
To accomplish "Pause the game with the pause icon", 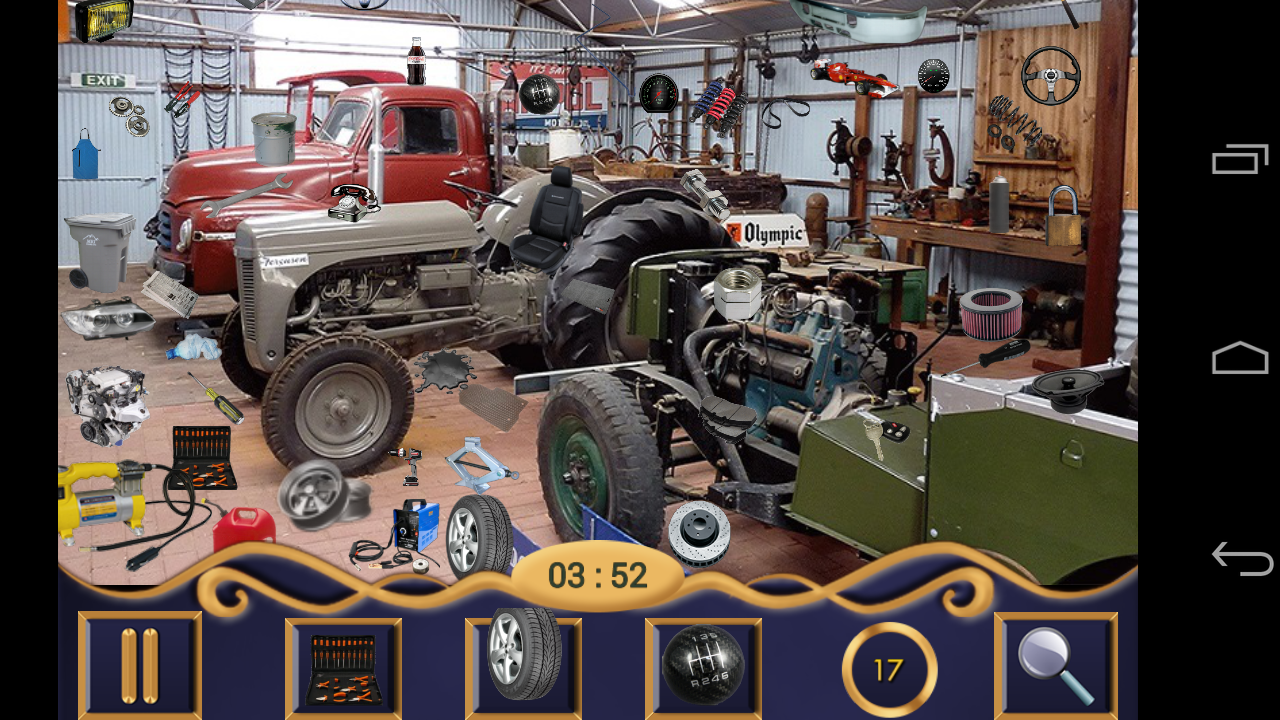I will [139, 663].
